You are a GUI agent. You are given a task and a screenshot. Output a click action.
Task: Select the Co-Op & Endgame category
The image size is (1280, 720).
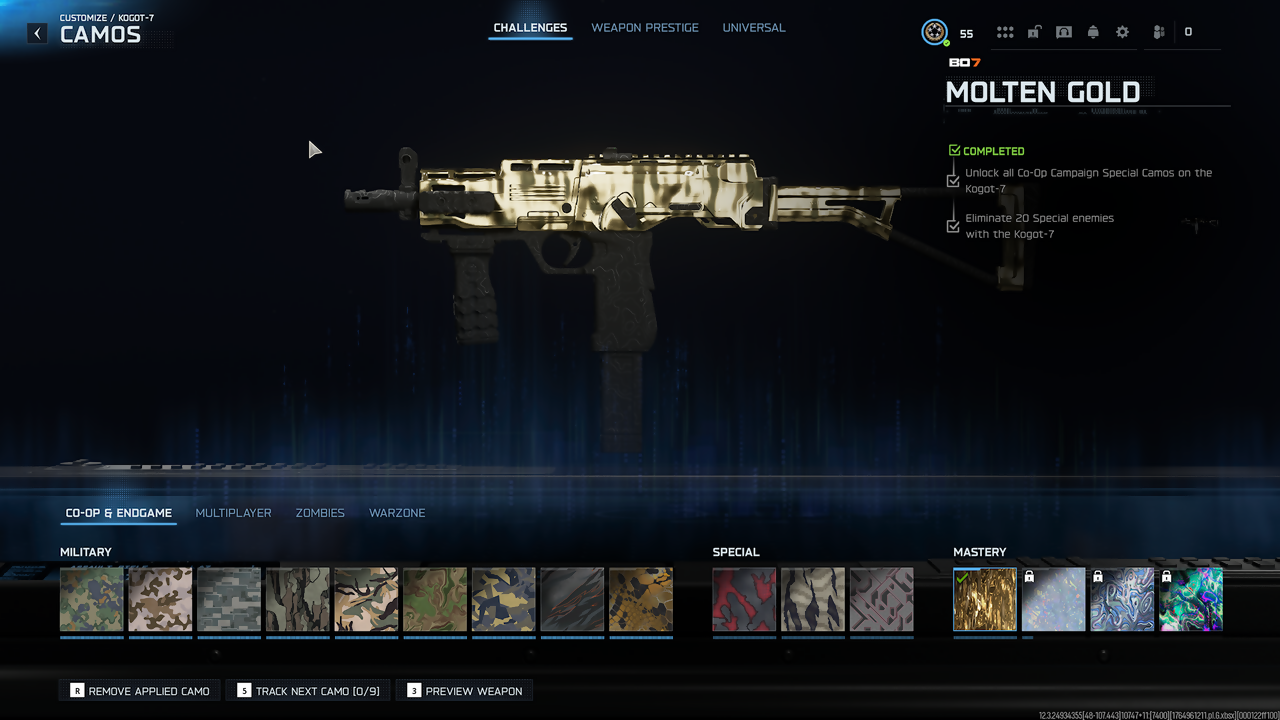[x=119, y=513]
